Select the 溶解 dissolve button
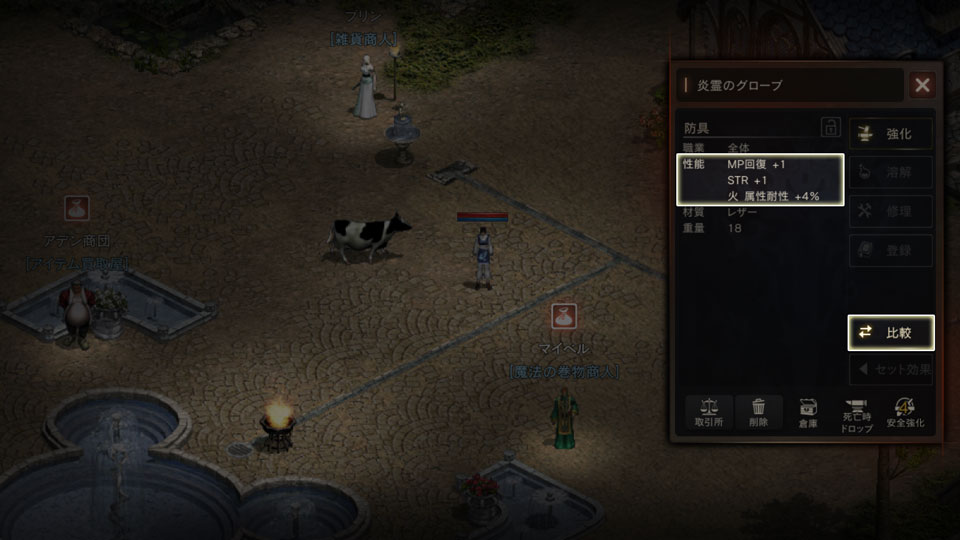 coord(891,172)
